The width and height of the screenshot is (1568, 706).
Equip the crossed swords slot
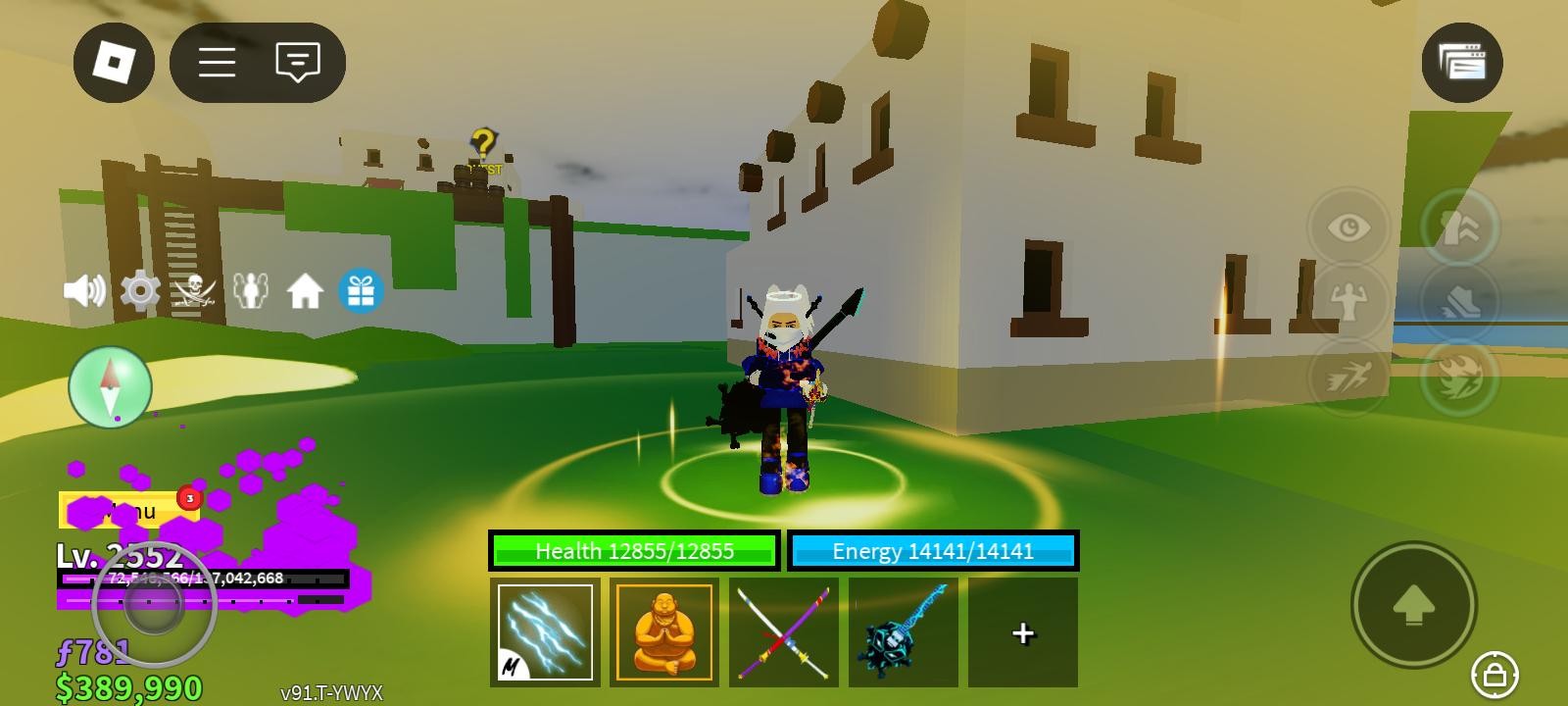click(783, 632)
